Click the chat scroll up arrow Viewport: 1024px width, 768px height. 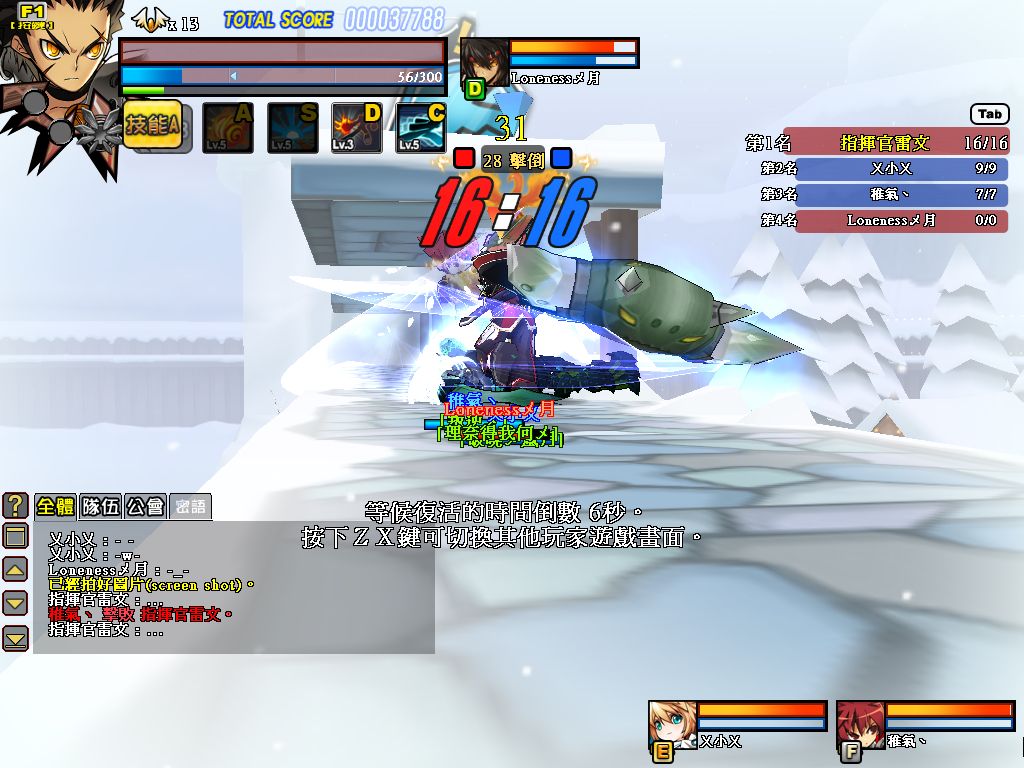[x=15, y=570]
